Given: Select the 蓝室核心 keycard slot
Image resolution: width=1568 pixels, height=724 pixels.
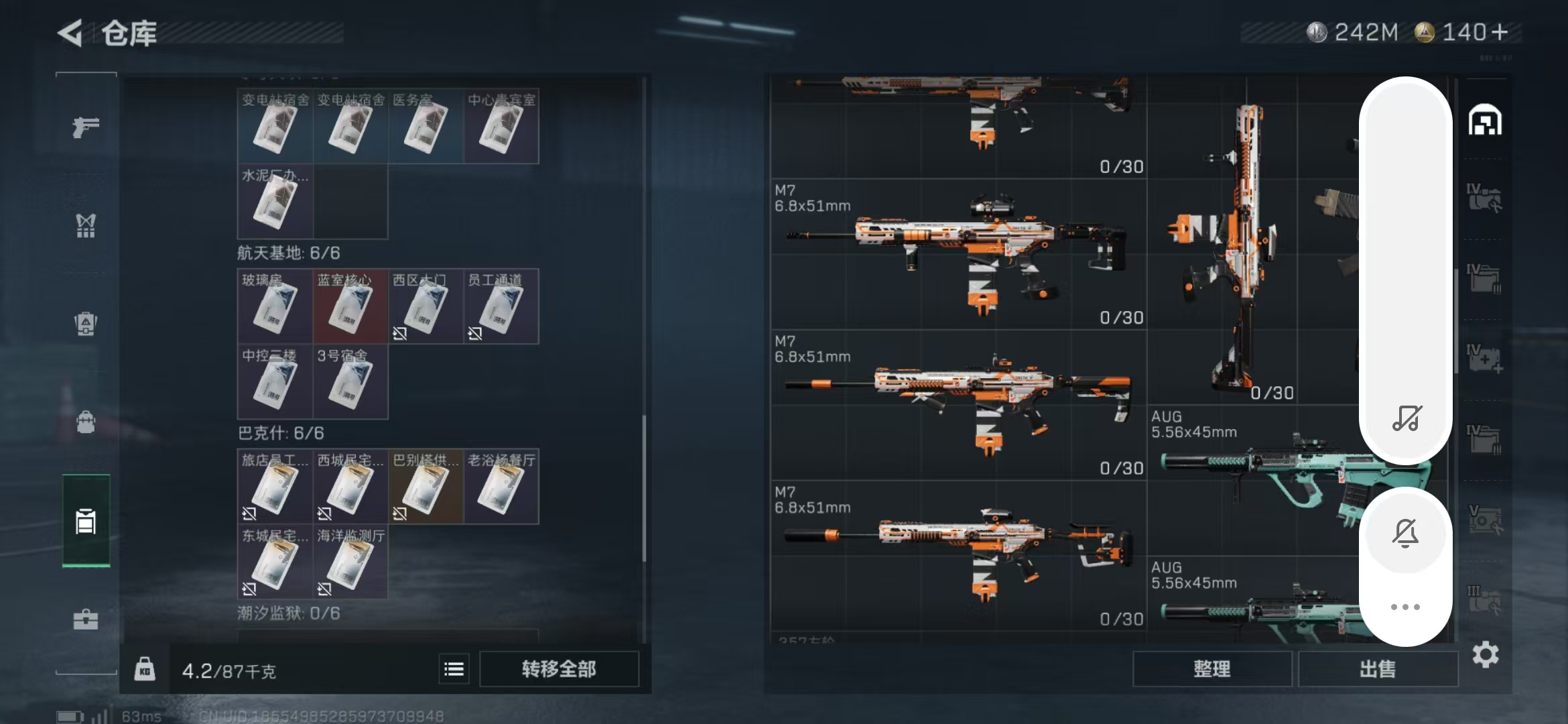Looking at the screenshot, I should point(350,306).
